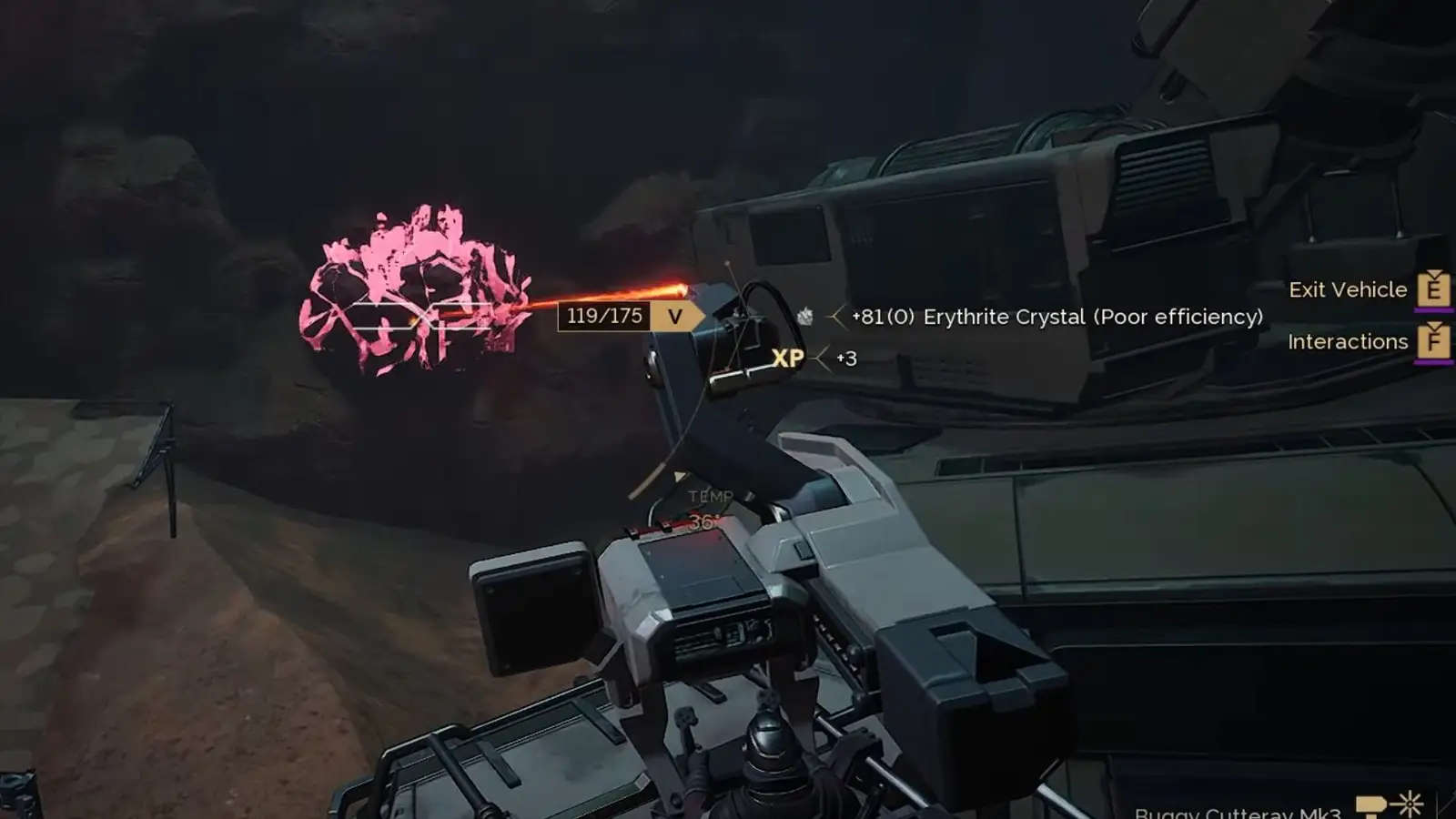Open the Interactions menu
The height and width of the screenshot is (819, 1456).
[1347, 342]
